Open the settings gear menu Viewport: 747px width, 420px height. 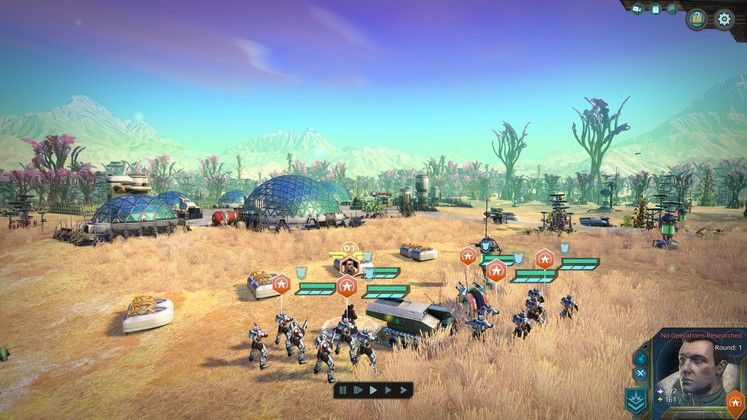724,18
